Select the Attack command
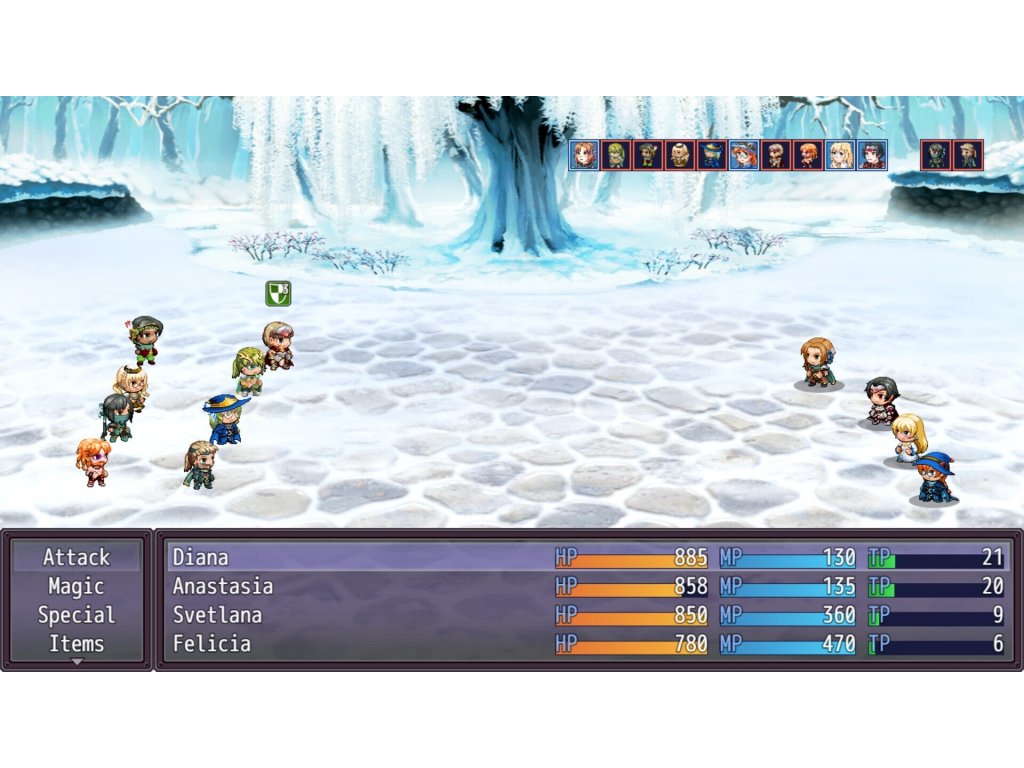 [x=77, y=557]
